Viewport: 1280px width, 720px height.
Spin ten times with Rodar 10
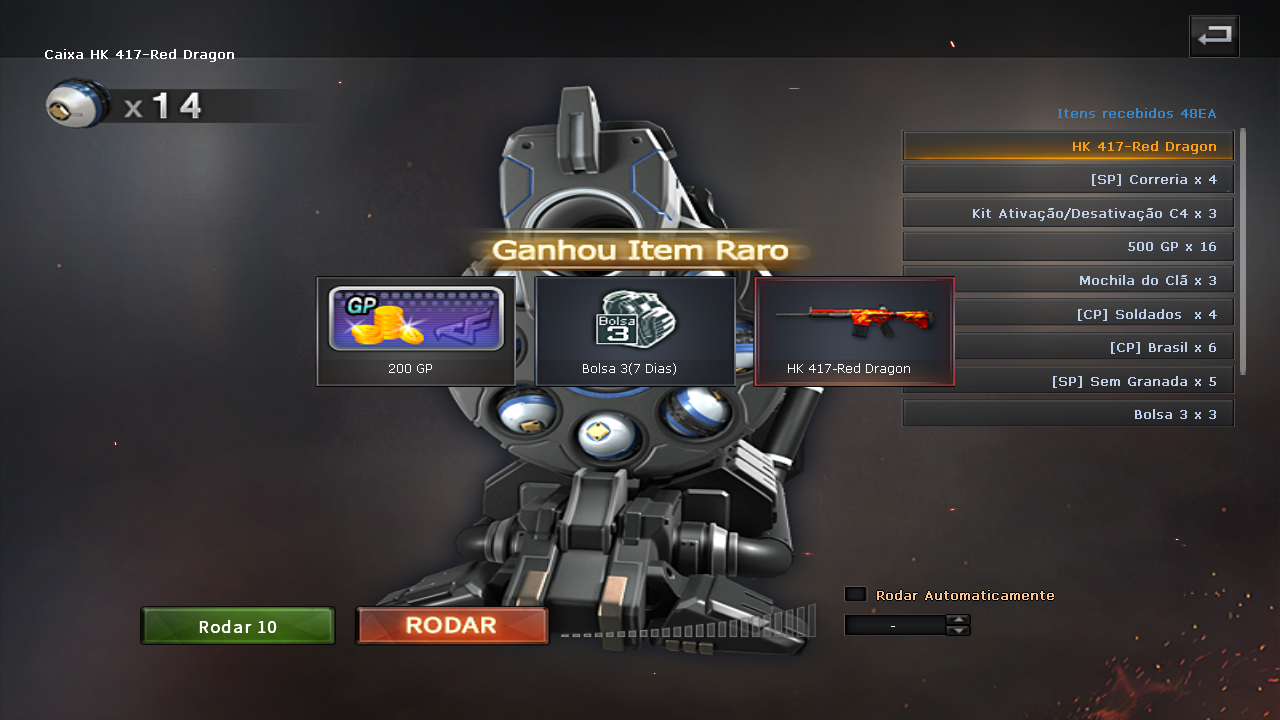(x=238, y=627)
